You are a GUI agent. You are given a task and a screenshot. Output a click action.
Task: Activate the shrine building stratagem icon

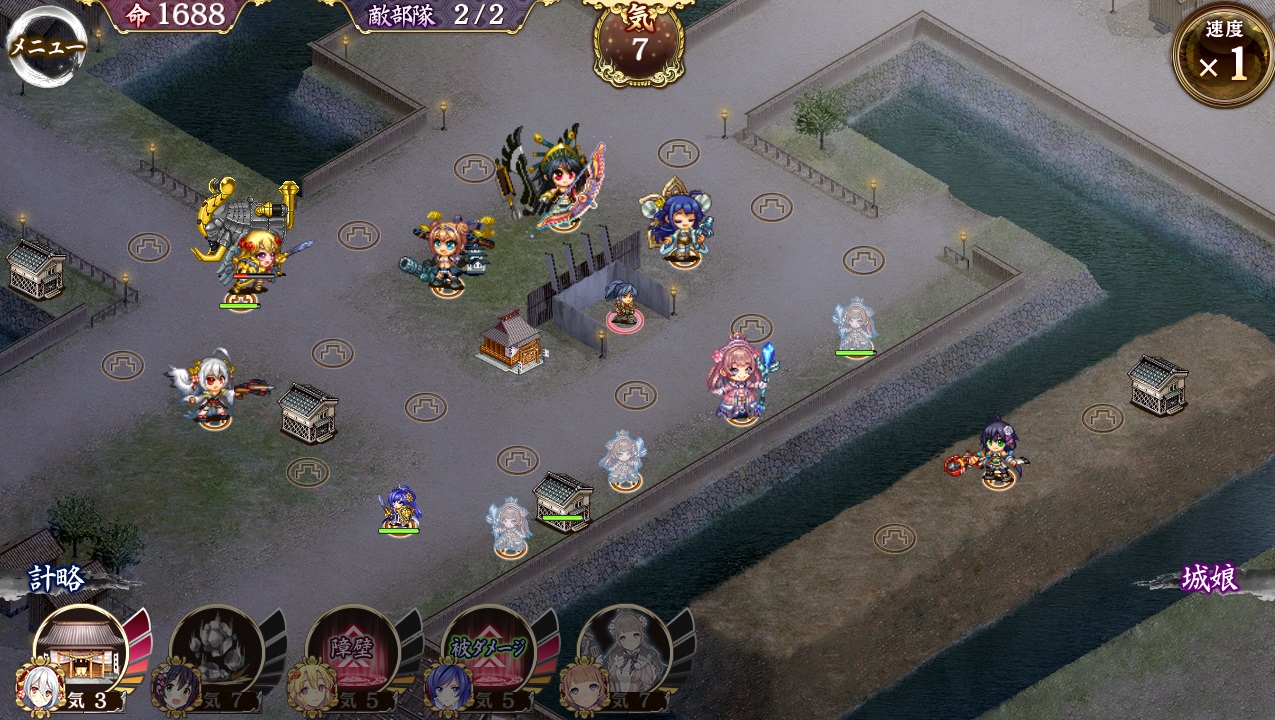point(81,653)
